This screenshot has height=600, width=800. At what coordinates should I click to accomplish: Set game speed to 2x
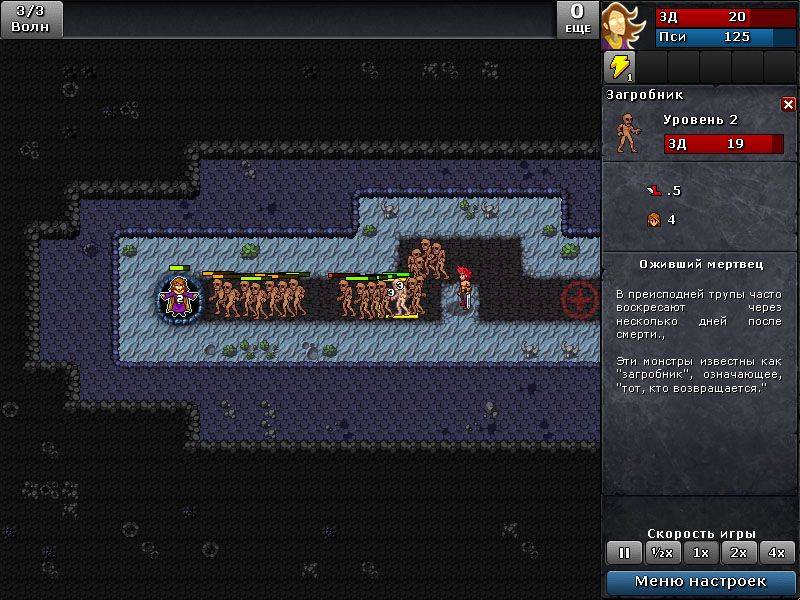coord(739,552)
